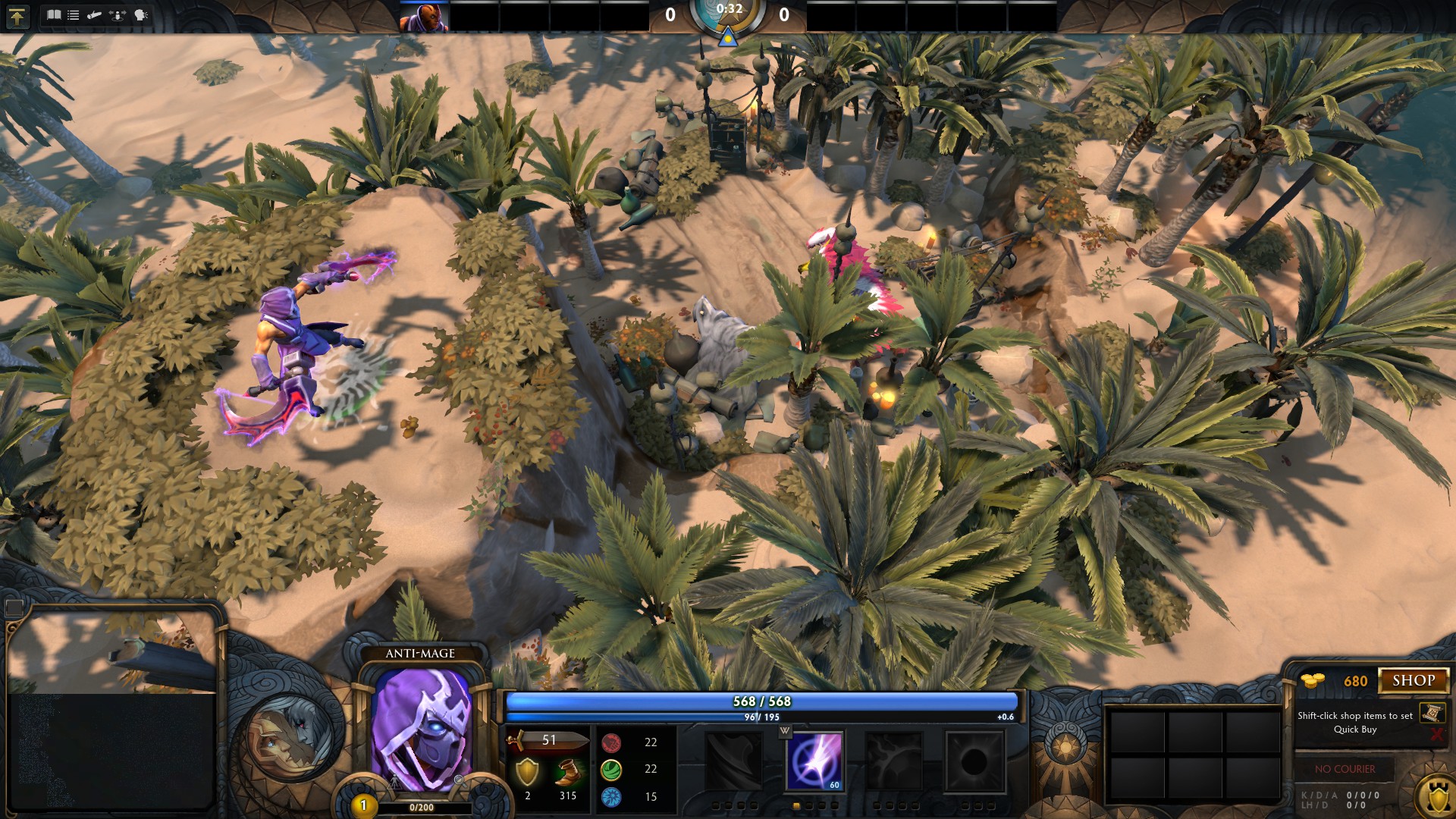
Task: Open the Shop
Action: click(x=1413, y=680)
